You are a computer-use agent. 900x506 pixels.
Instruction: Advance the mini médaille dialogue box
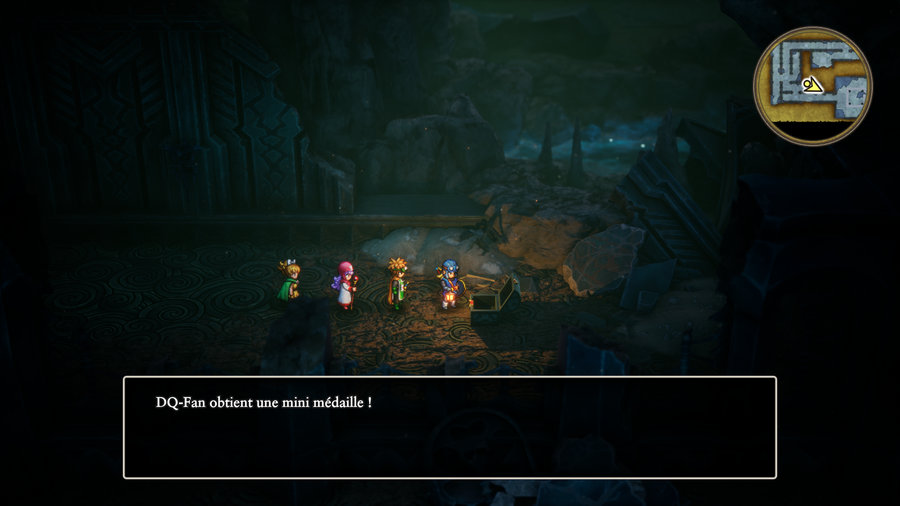(449, 427)
